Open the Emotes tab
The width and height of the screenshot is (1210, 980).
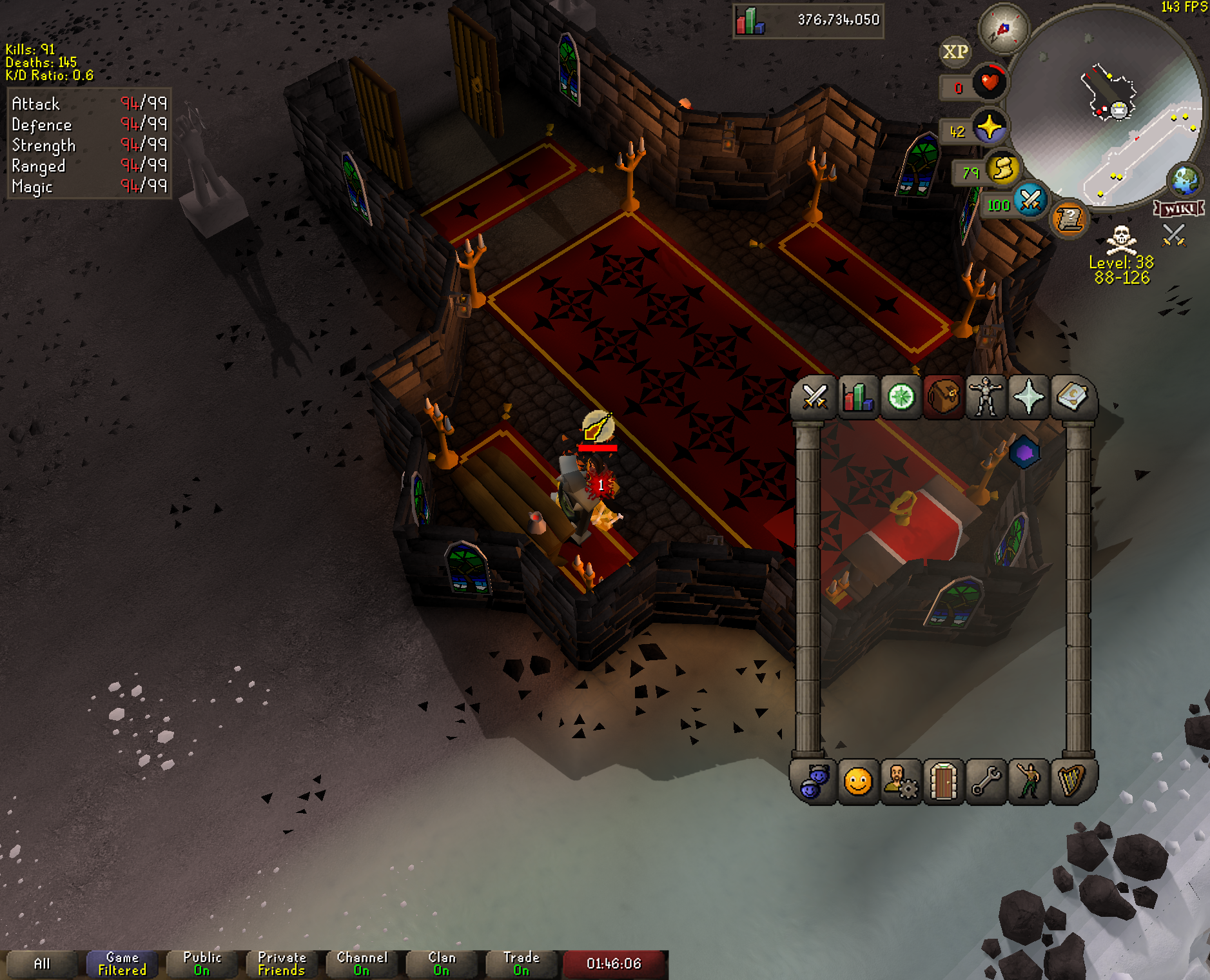(x=1029, y=782)
